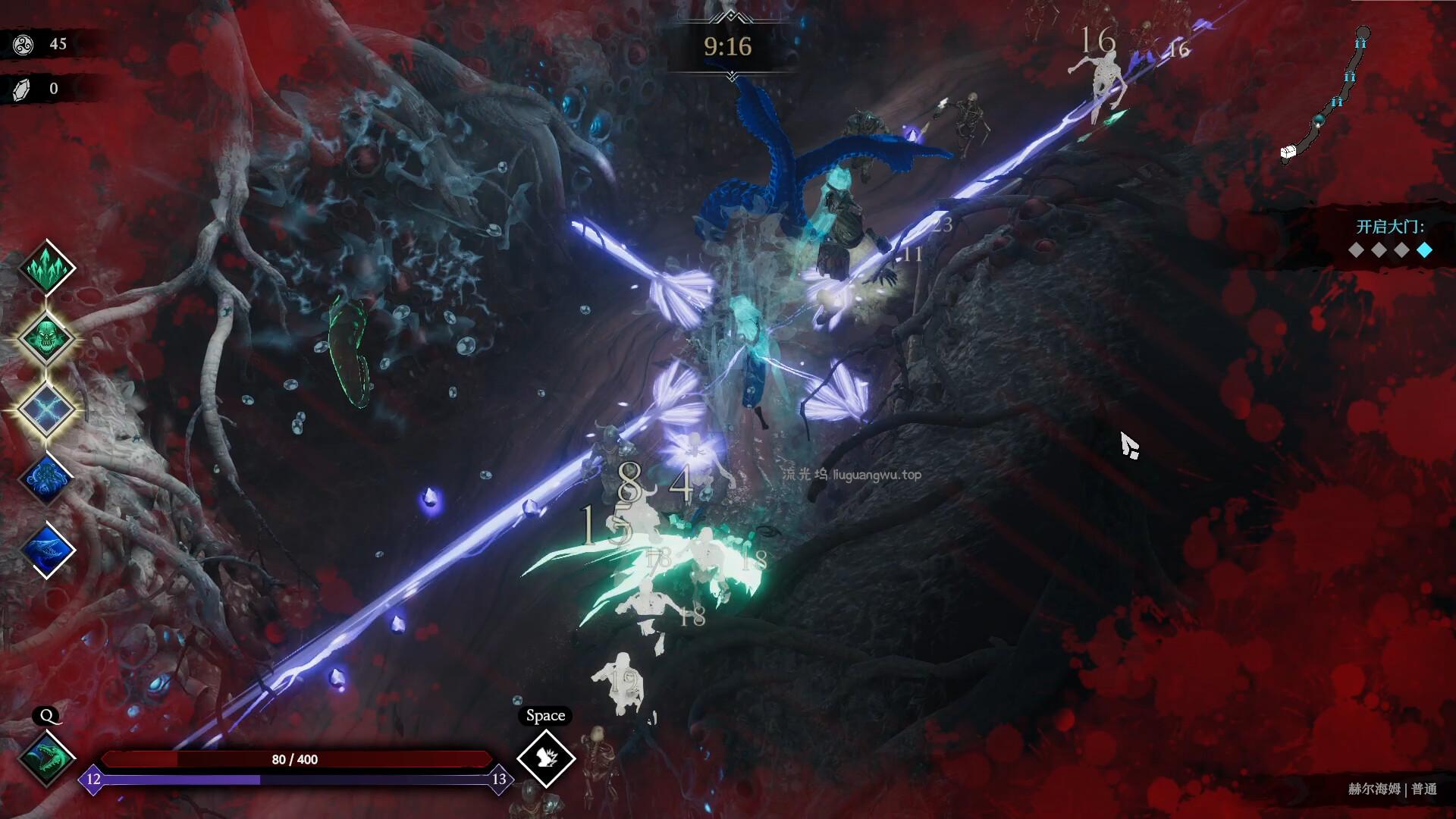Trigger the dash ability icon
Image resolution: width=1456 pixels, height=819 pixels.
(x=546, y=758)
